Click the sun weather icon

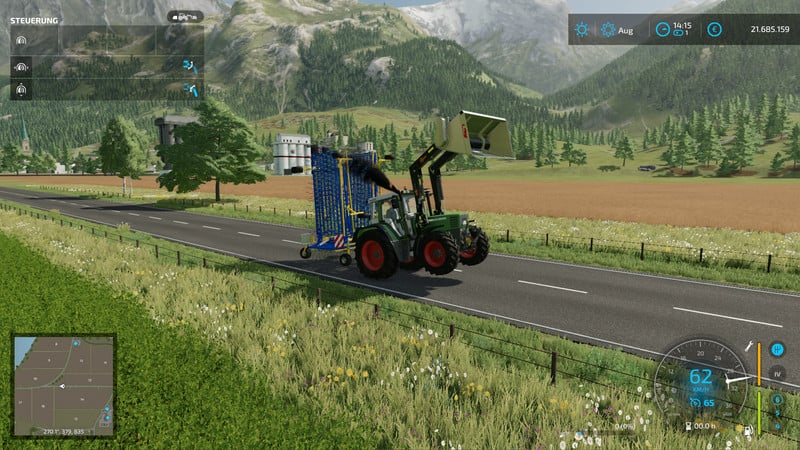pos(582,30)
